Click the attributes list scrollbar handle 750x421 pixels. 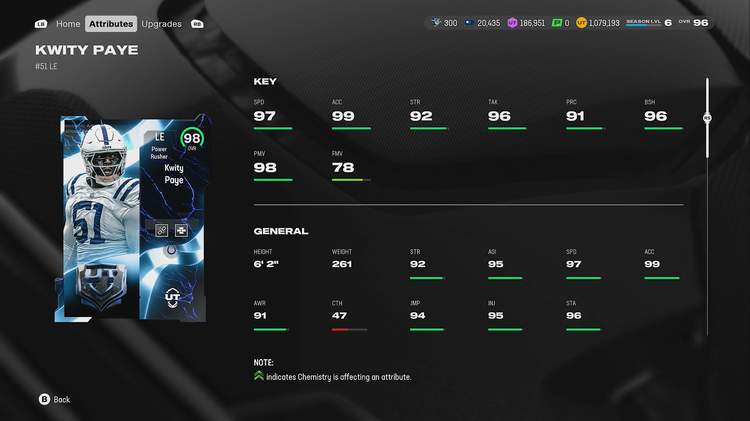tap(707, 117)
